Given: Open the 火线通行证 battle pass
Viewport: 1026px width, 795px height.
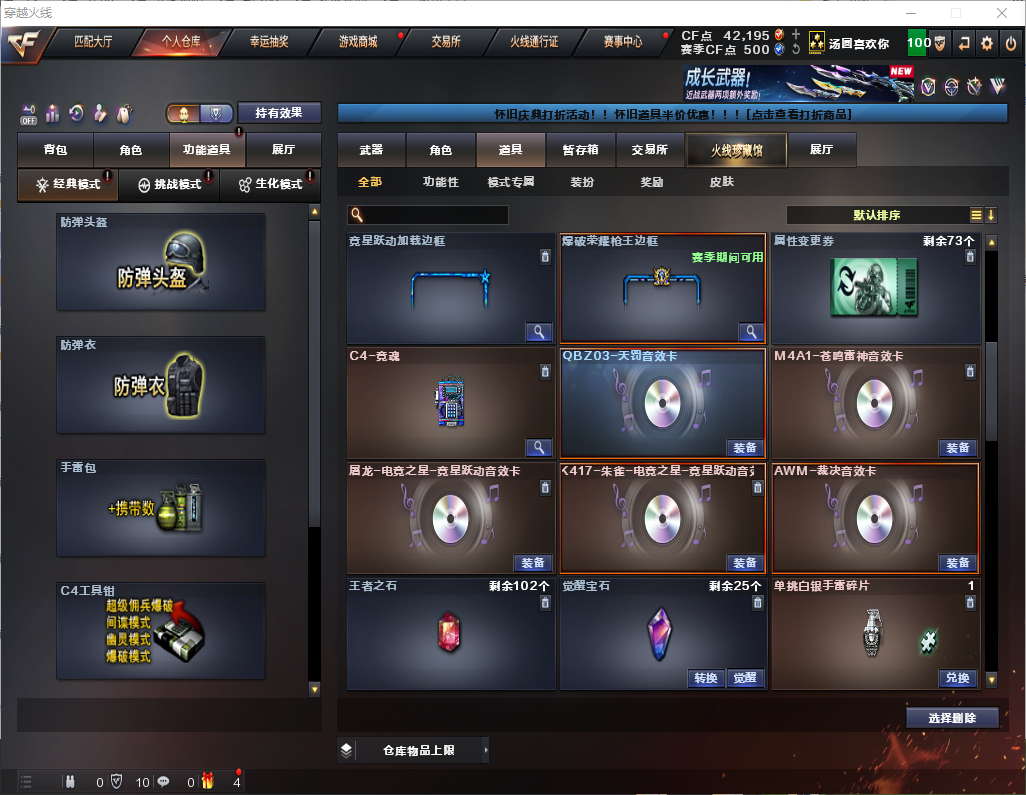Looking at the screenshot, I should click(x=534, y=42).
